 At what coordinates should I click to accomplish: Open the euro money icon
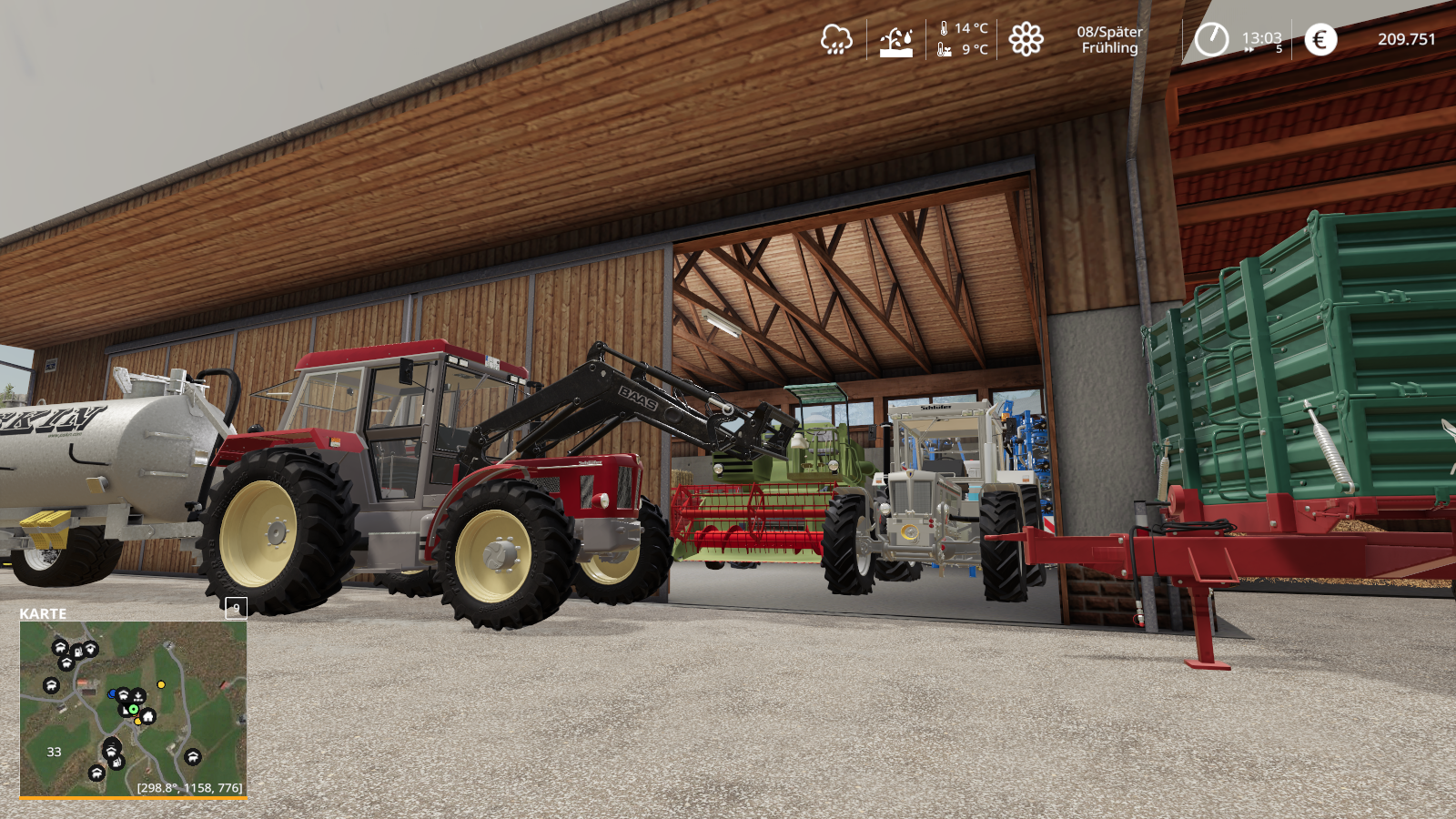coord(1320,39)
